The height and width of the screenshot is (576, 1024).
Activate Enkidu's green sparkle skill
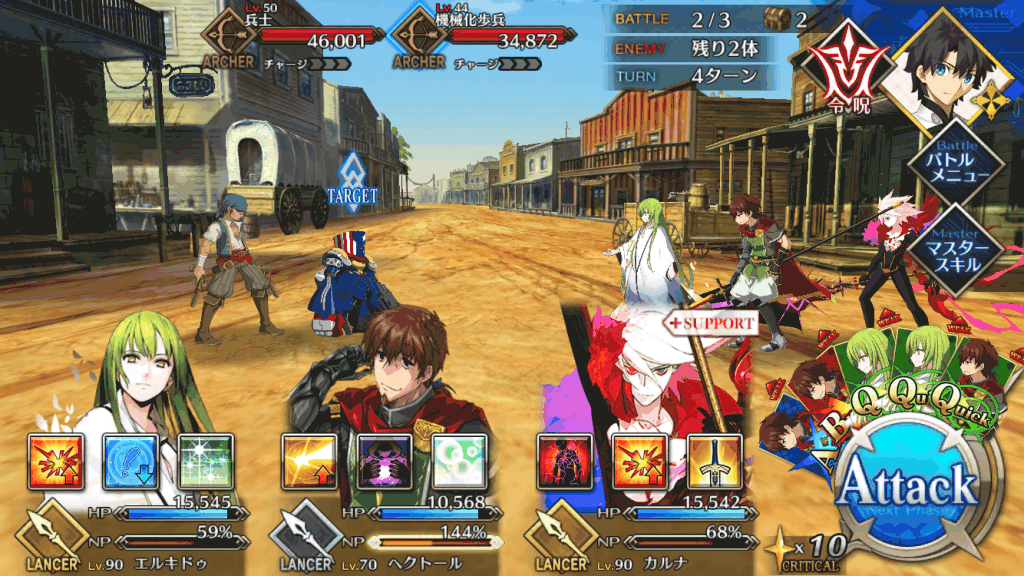tap(205, 462)
